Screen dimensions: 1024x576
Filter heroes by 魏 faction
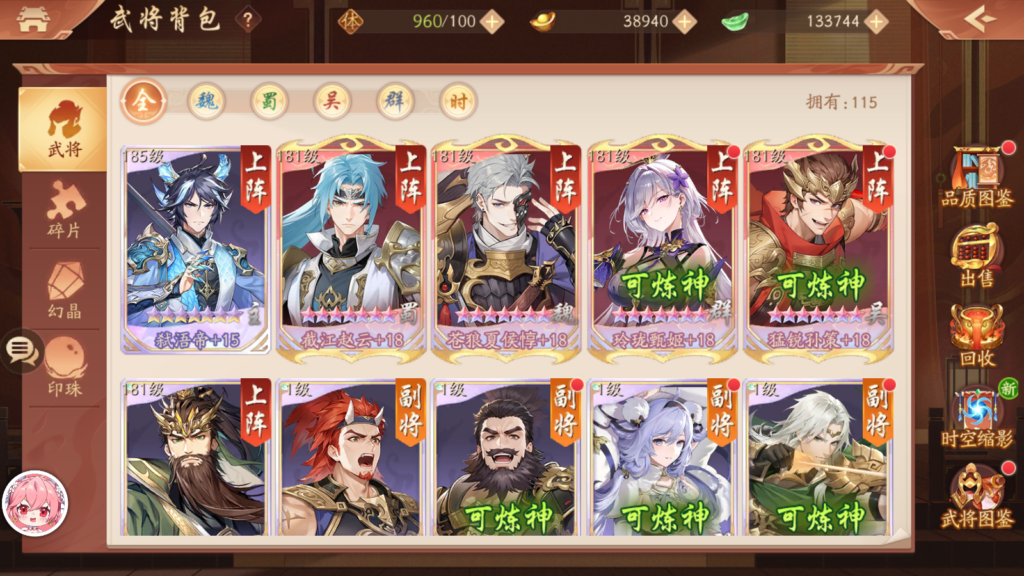[206, 101]
